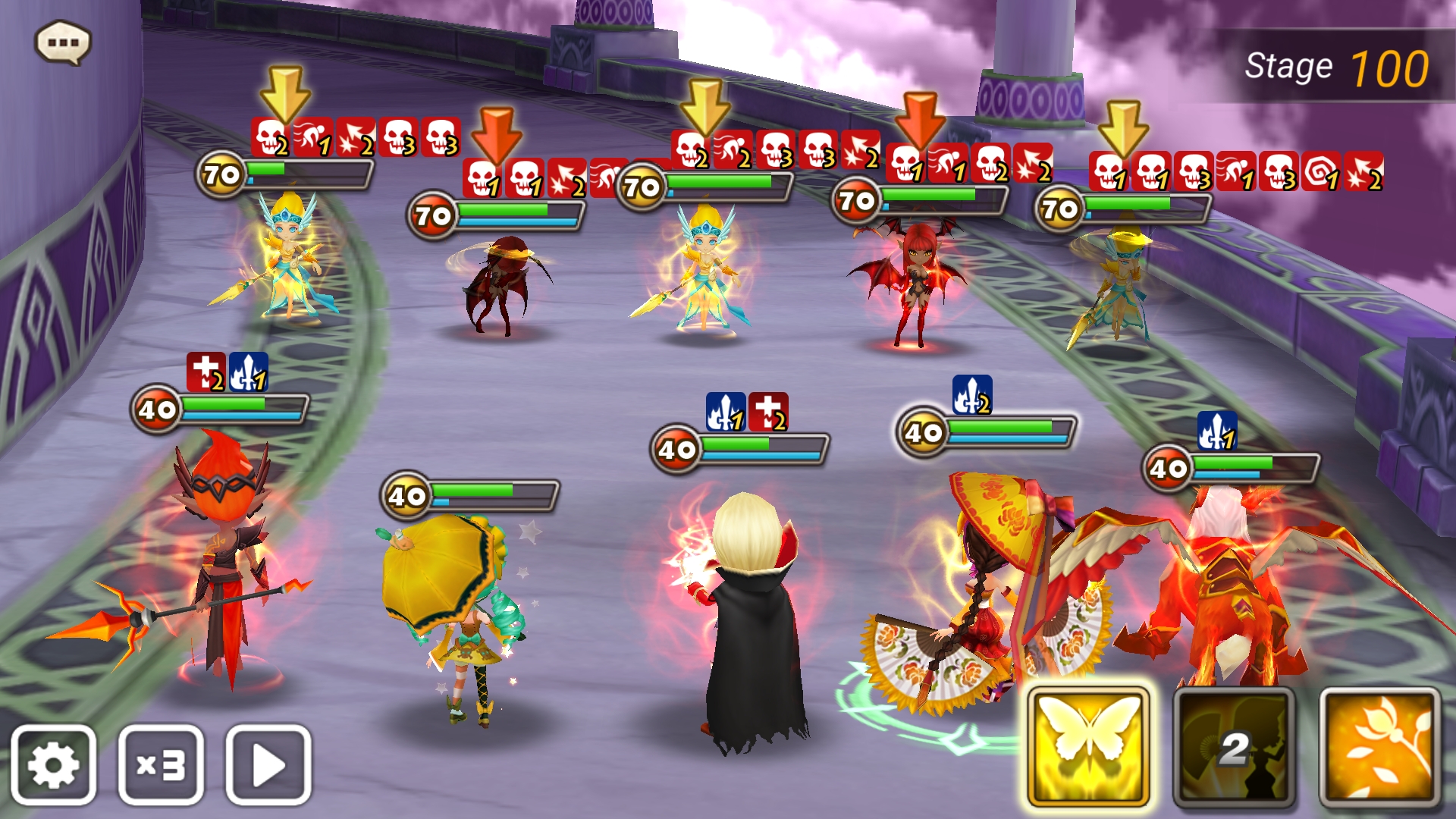
Task: Start auto-play with the play button
Action: [268, 764]
